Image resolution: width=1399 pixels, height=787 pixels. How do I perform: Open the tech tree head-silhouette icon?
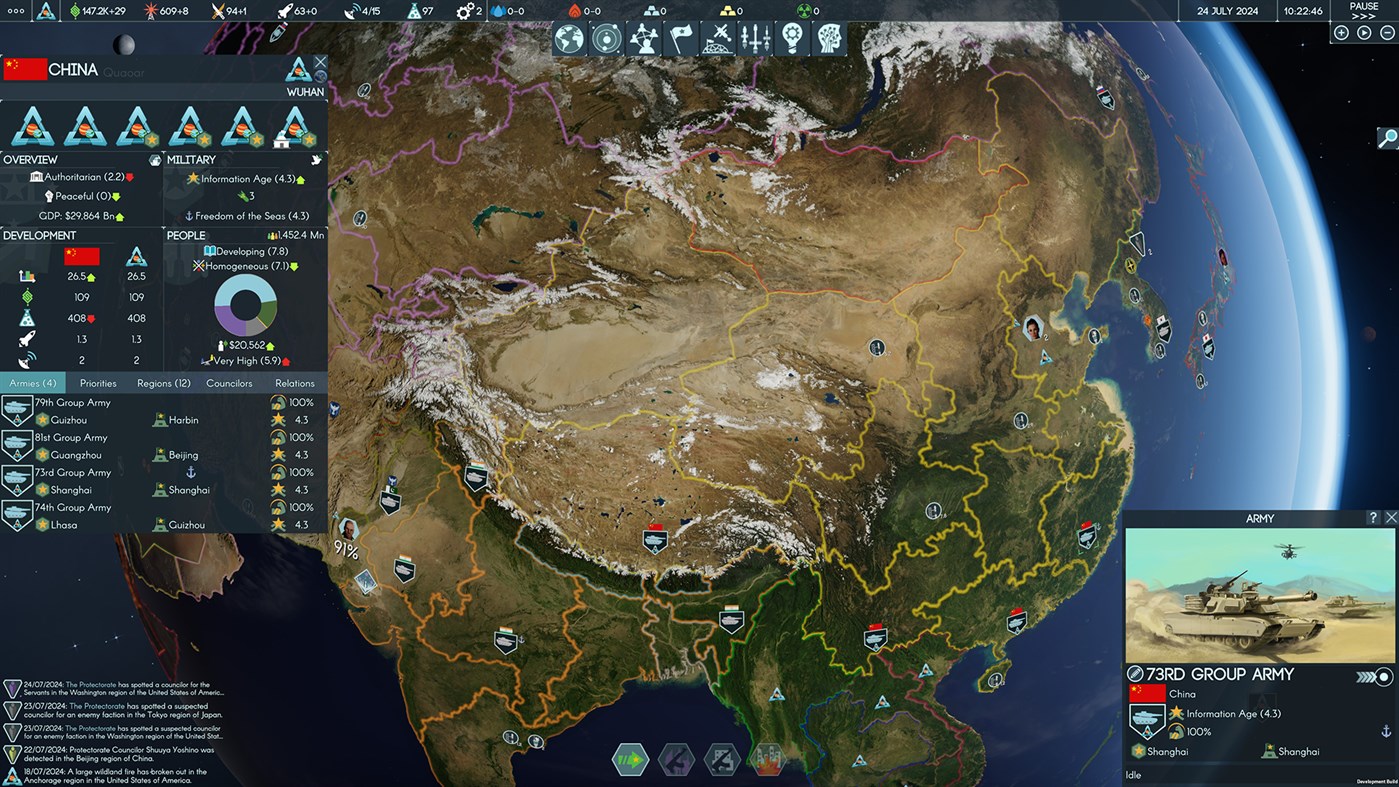pos(831,38)
